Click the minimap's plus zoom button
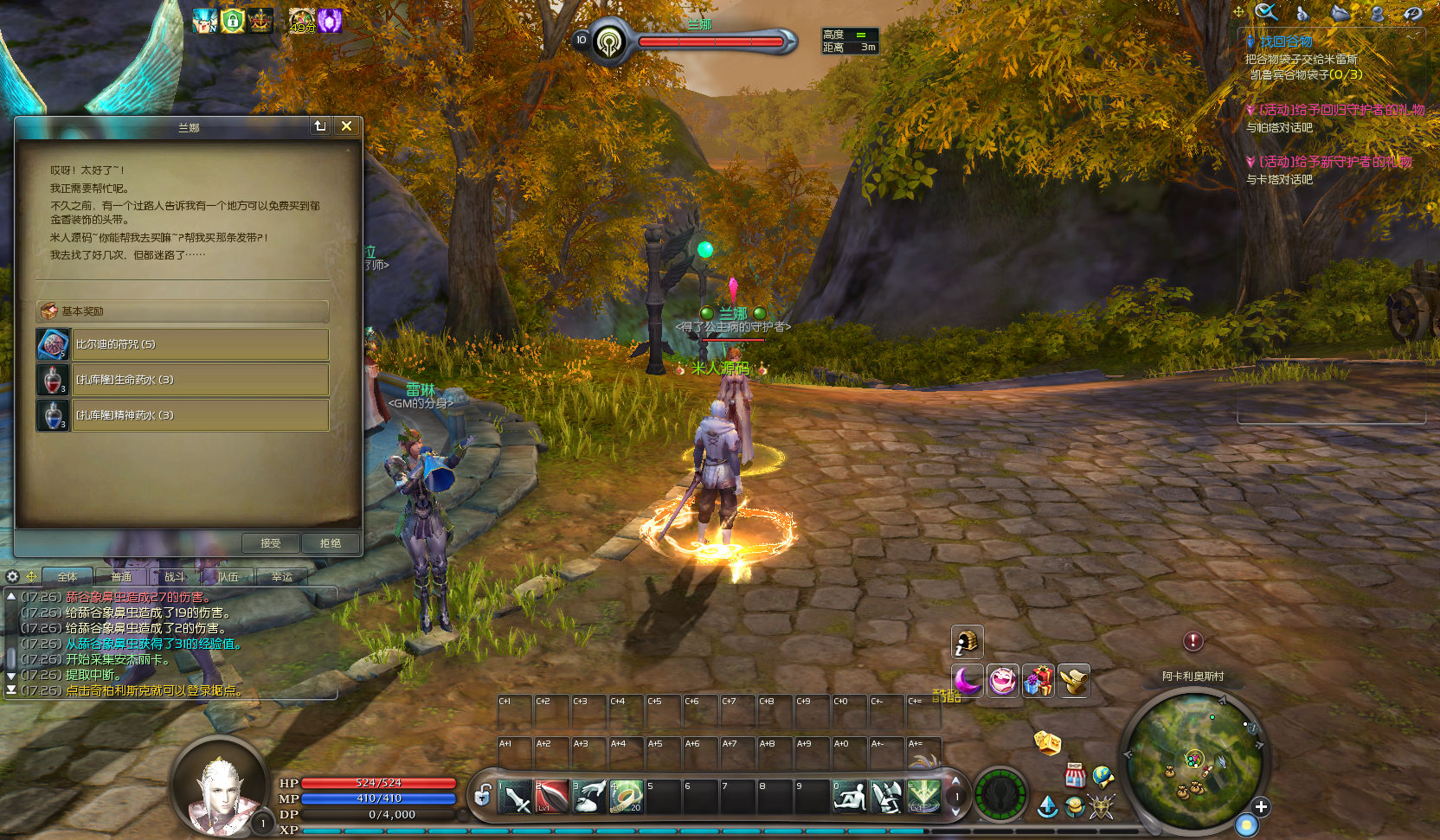1440x840 pixels. tap(1261, 807)
